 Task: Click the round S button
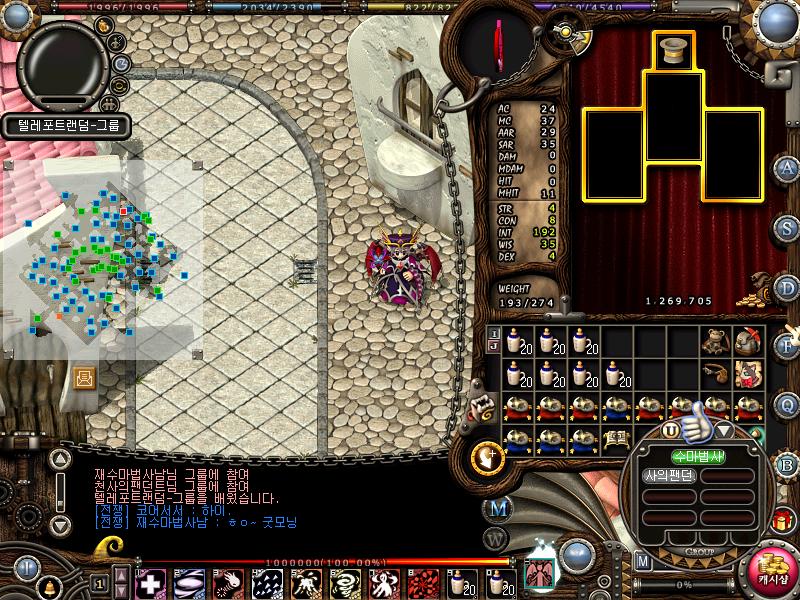click(x=788, y=229)
